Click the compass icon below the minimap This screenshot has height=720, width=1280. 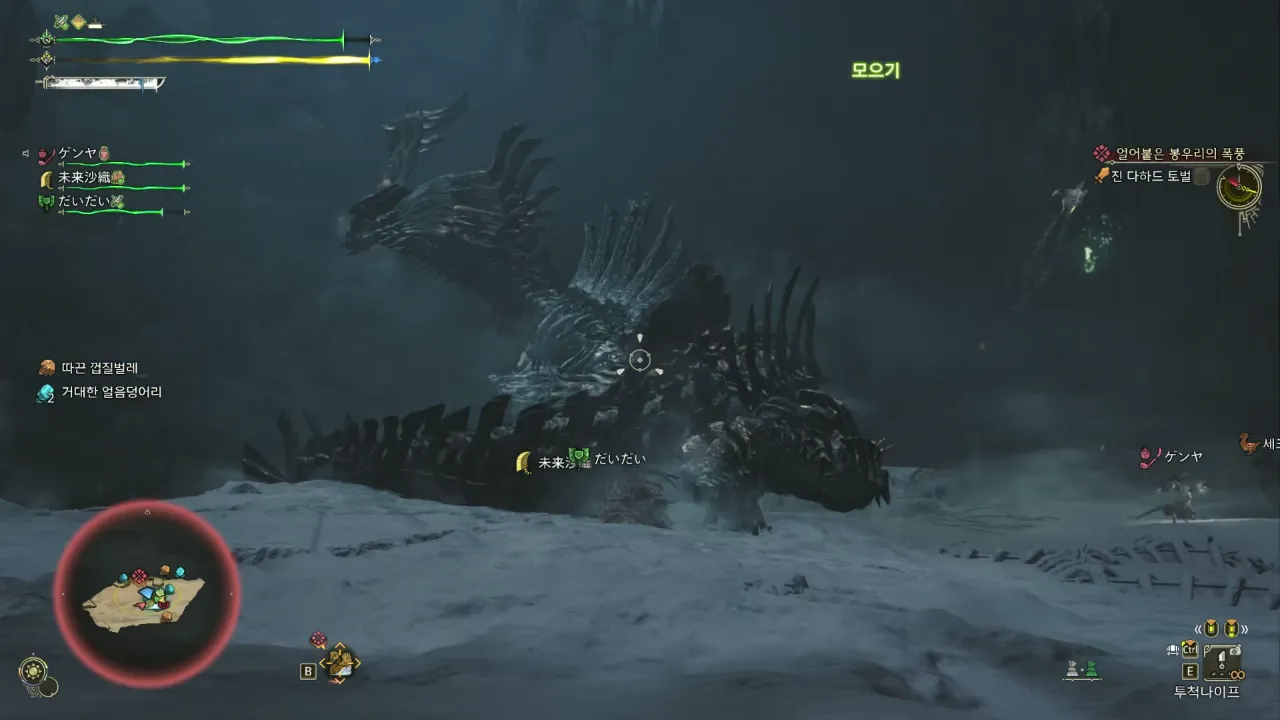(33, 669)
